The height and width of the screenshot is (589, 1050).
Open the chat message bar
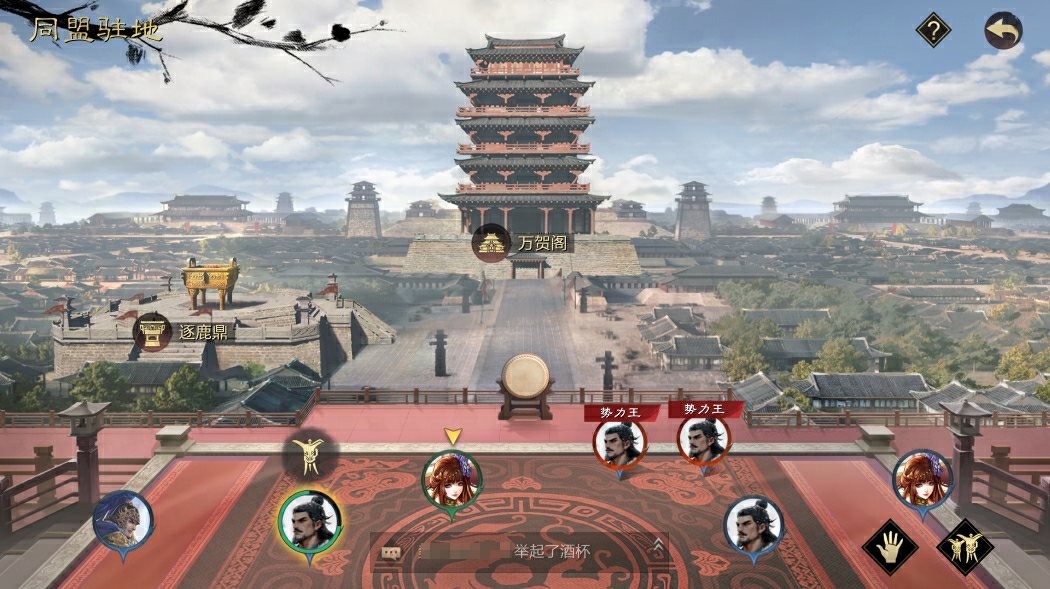click(x=520, y=550)
